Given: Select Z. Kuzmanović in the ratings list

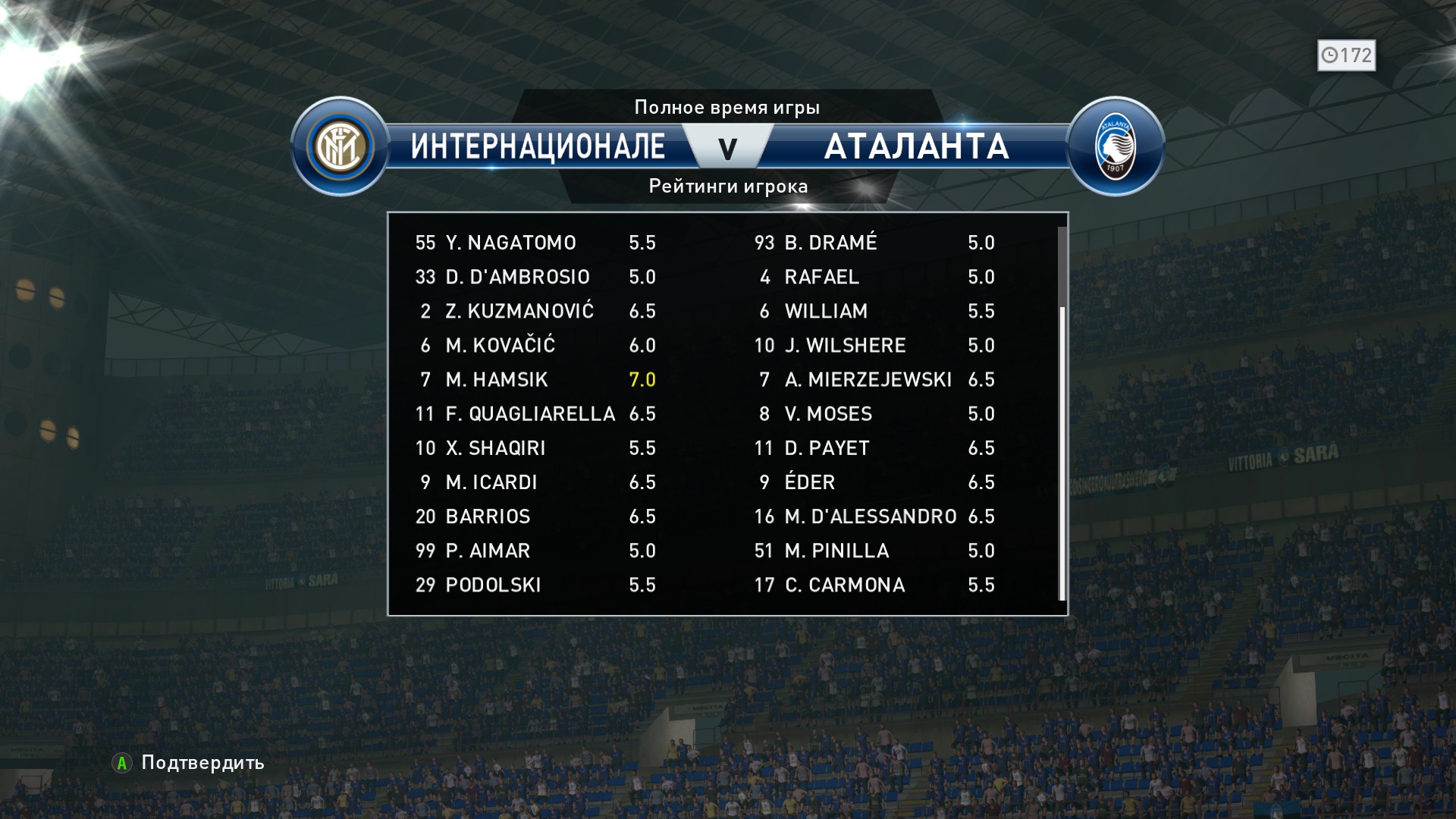Looking at the screenshot, I should click(x=535, y=311).
